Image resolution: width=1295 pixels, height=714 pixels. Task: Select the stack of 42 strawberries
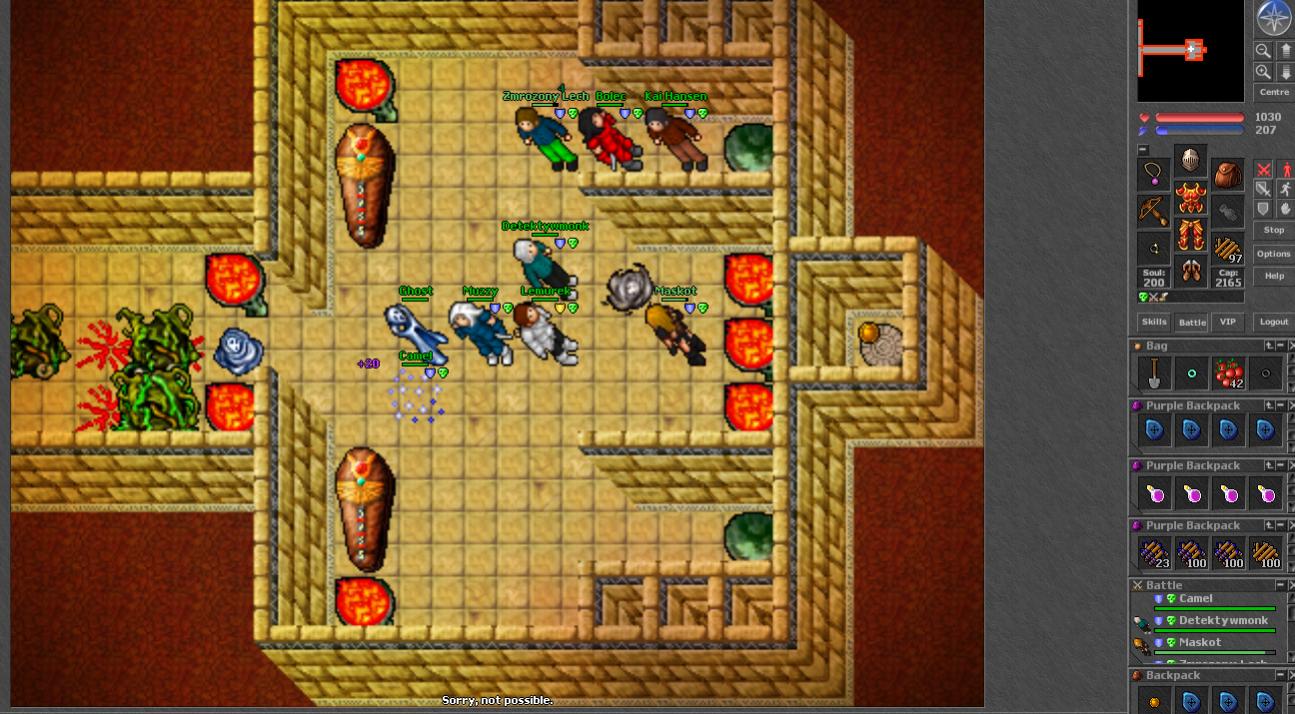point(1228,374)
